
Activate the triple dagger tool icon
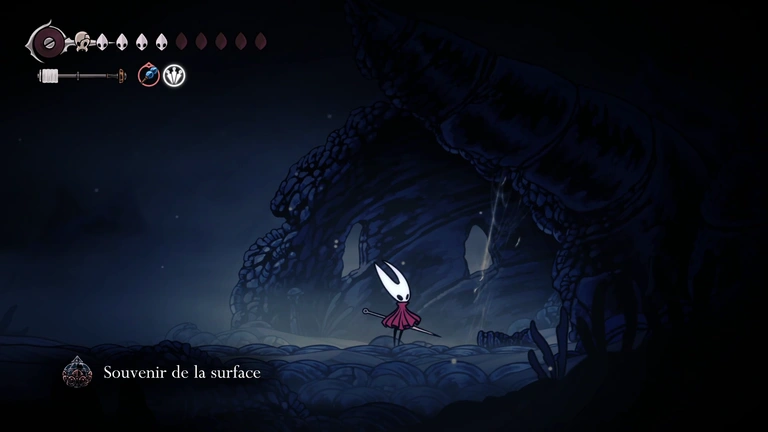pyautogui.click(x=175, y=75)
